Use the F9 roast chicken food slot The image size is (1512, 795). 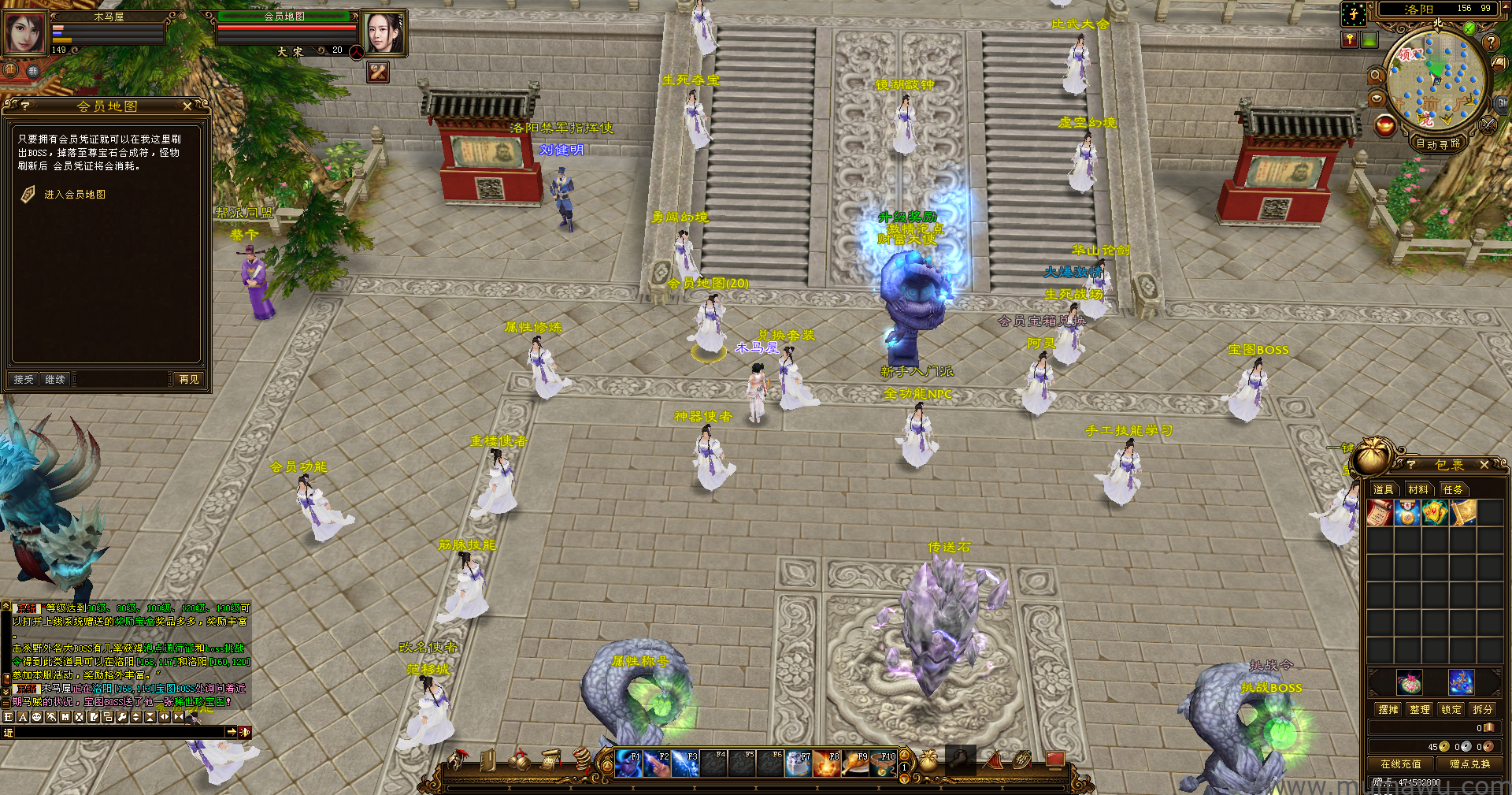click(x=854, y=763)
